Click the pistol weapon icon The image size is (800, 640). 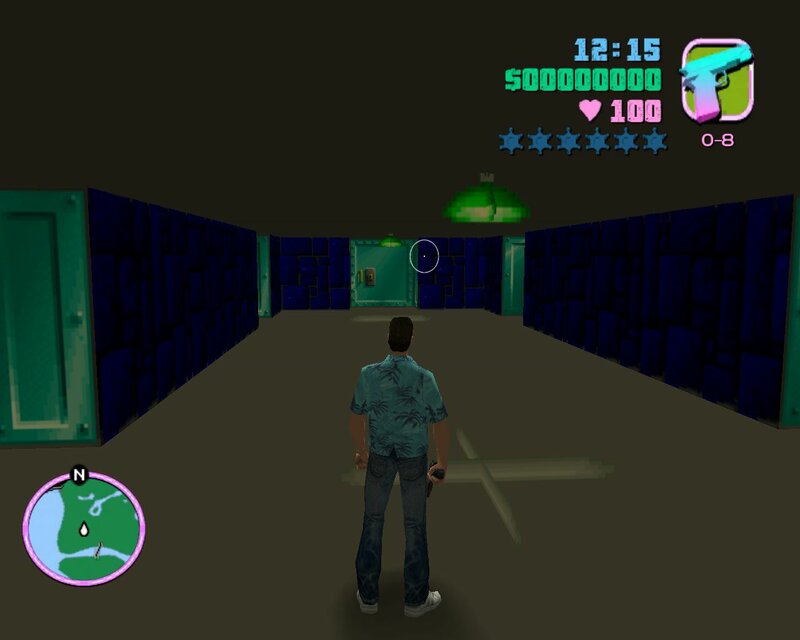716,82
